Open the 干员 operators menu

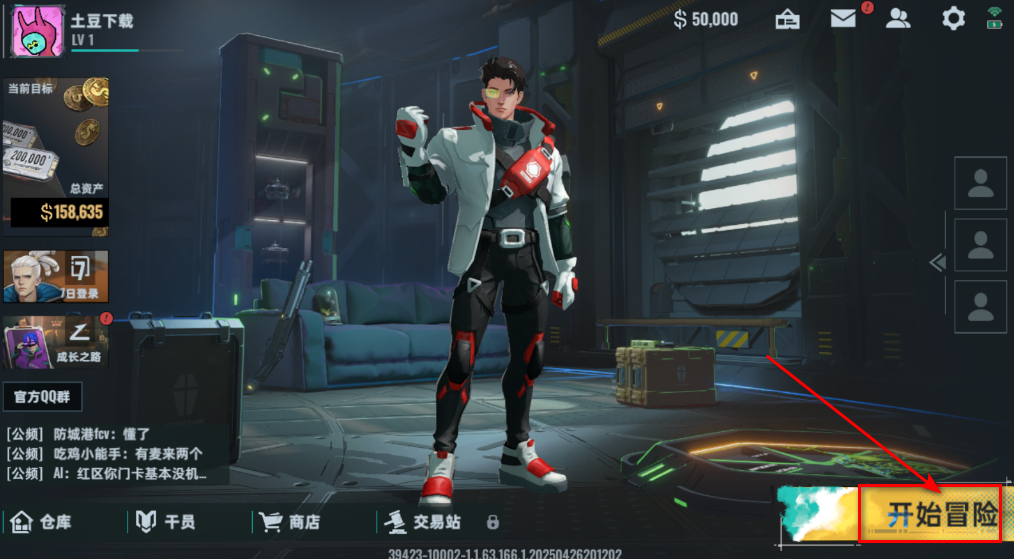pos(166,521)
